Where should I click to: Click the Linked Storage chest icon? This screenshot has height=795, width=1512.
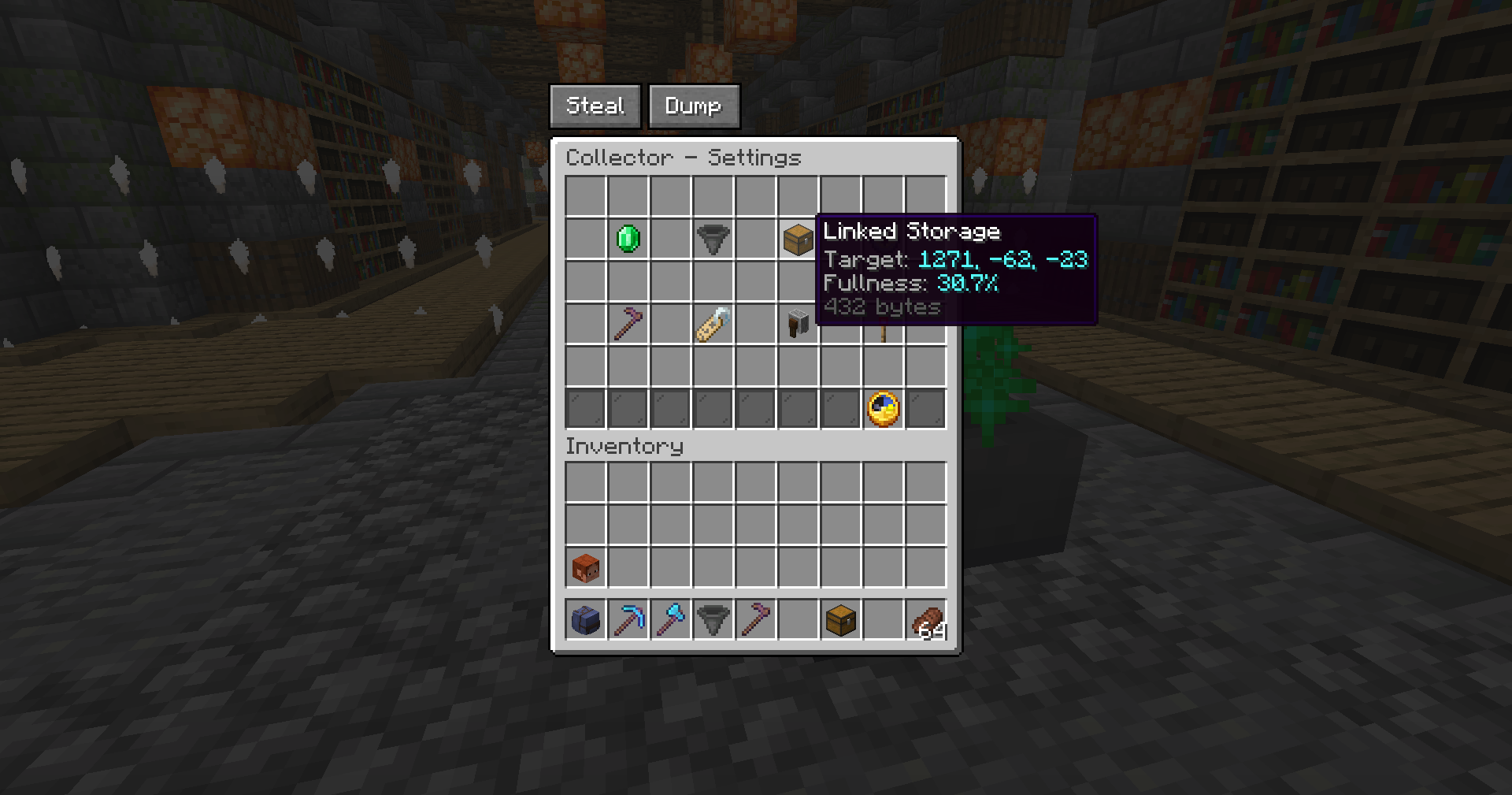point(797,240)
